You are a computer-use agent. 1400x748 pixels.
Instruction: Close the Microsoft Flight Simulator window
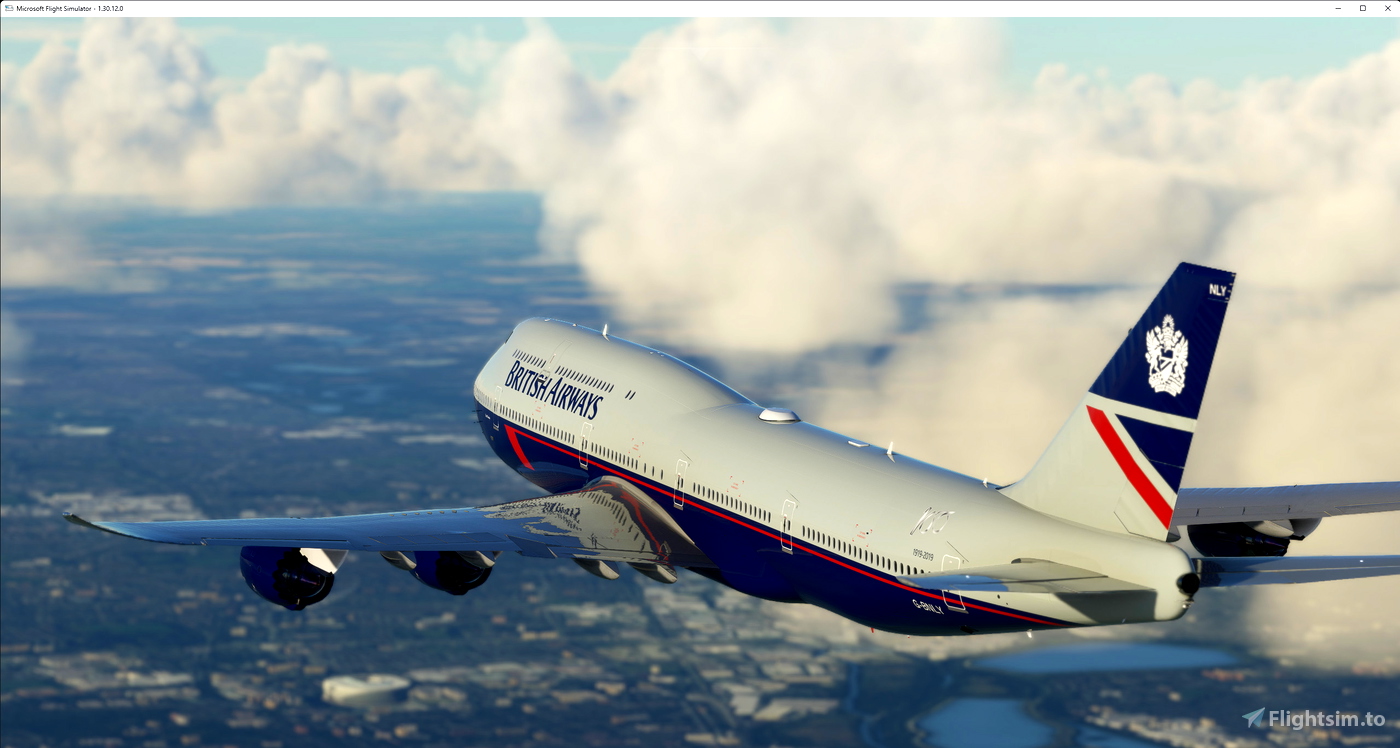pos(1388,8)
